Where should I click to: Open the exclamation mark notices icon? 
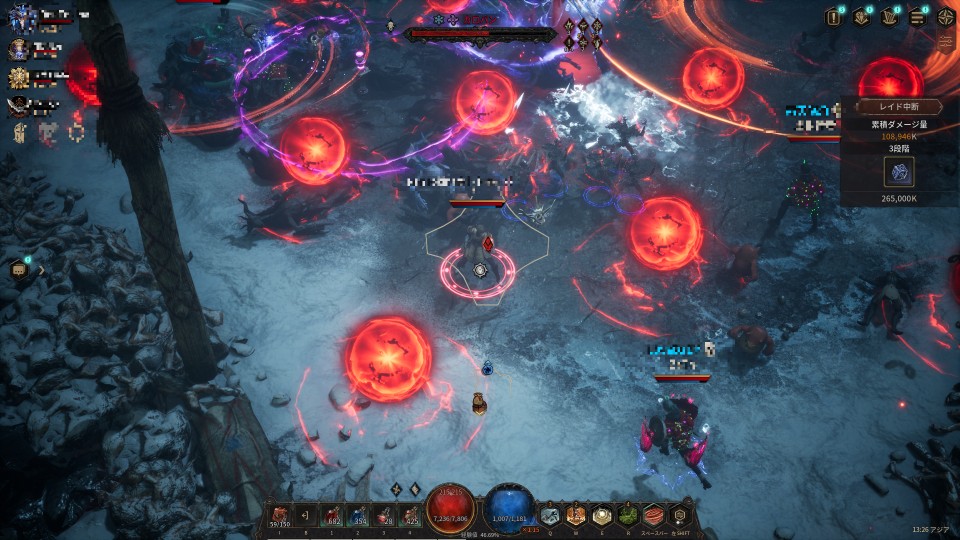tap(833, 16)
